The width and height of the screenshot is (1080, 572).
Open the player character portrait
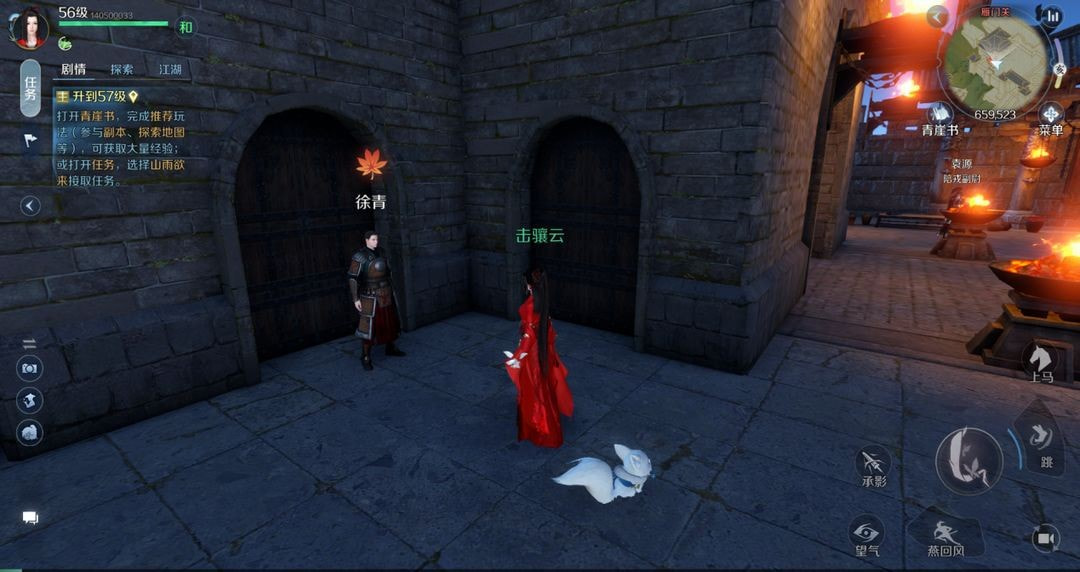[x=28, y=26]
